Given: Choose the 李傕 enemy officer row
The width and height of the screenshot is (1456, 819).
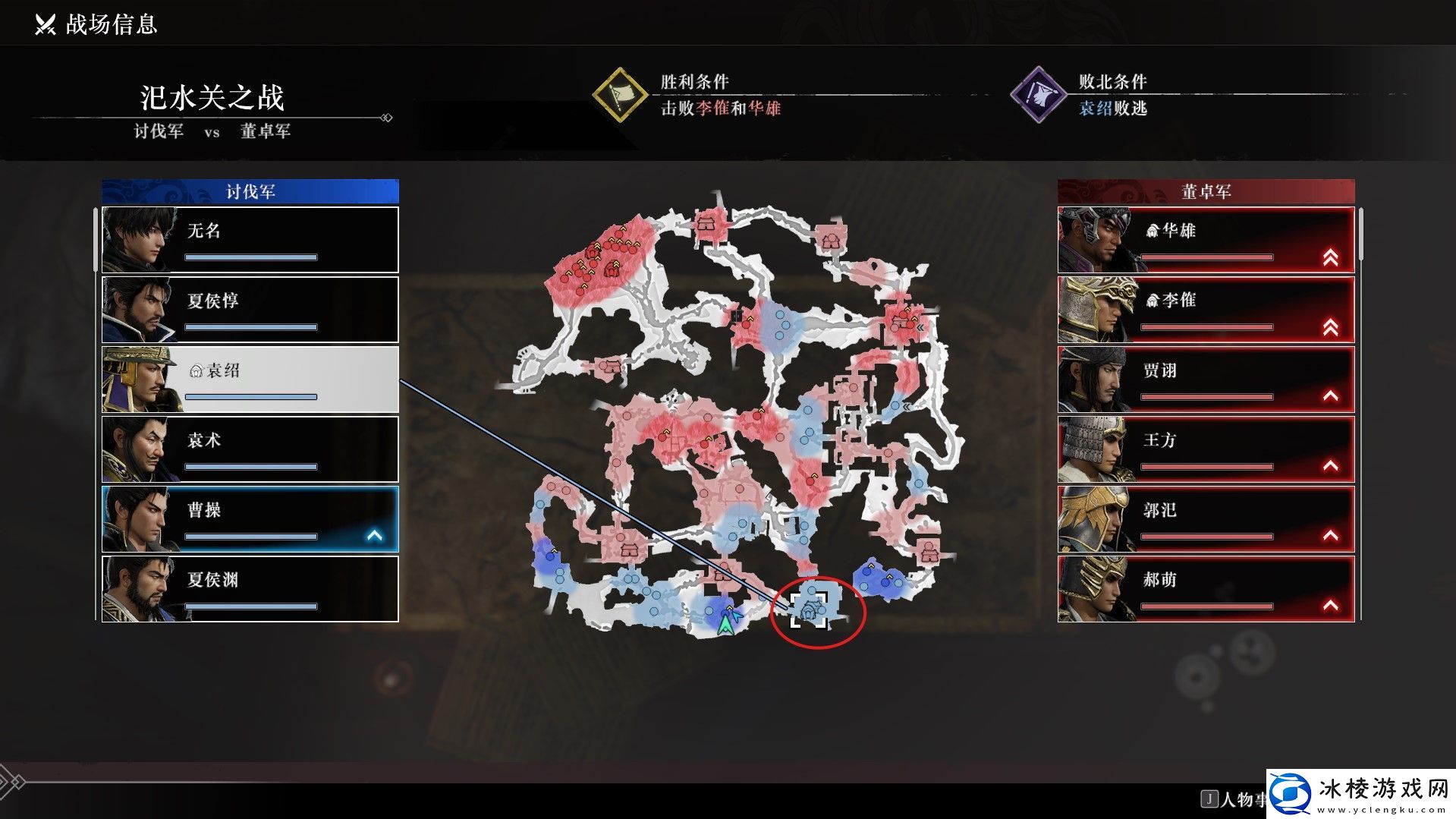Looking at the screenshot, I should [x=1206, y=310].
